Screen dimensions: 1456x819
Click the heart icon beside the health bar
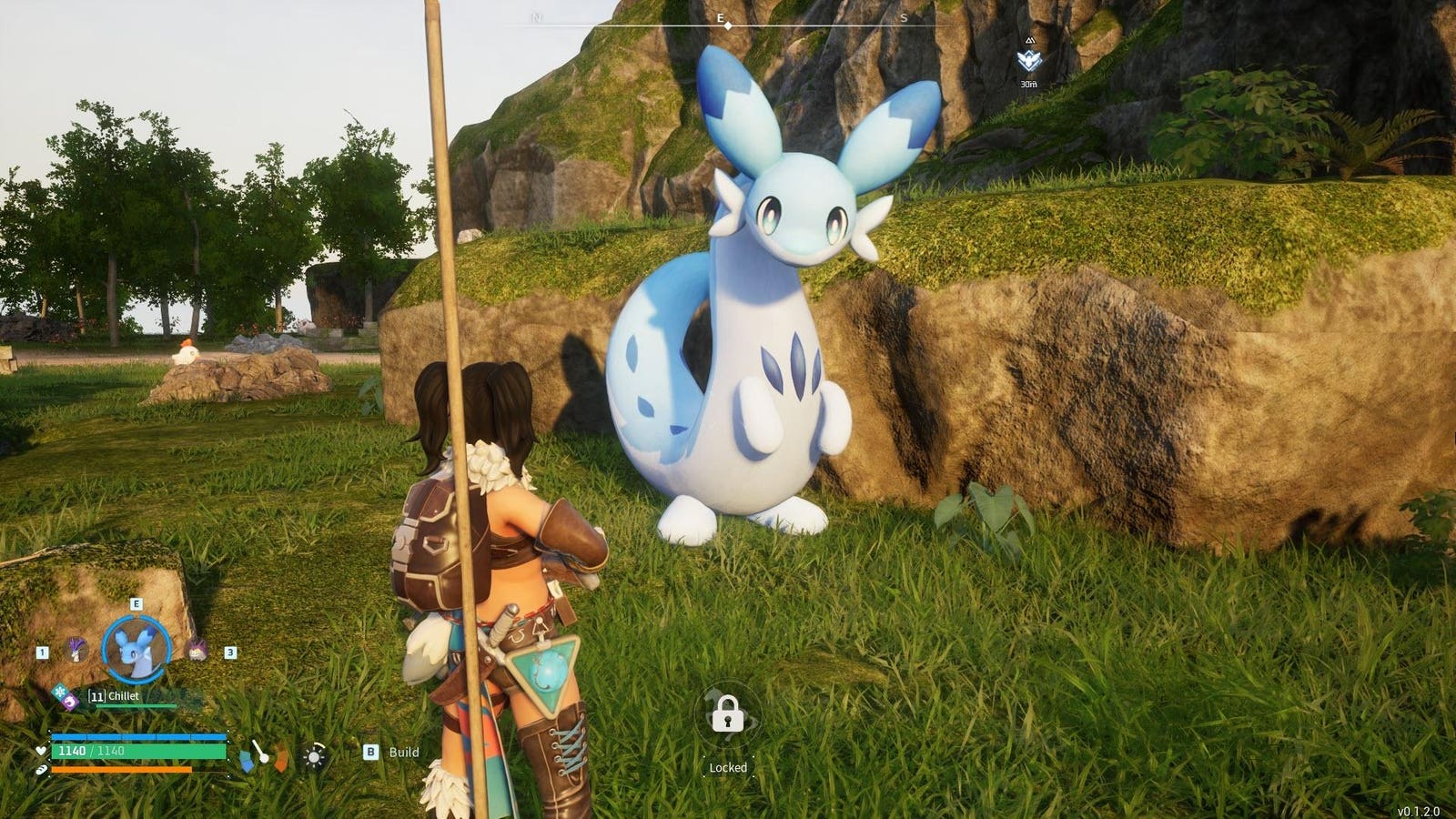[x=41, y=751]
